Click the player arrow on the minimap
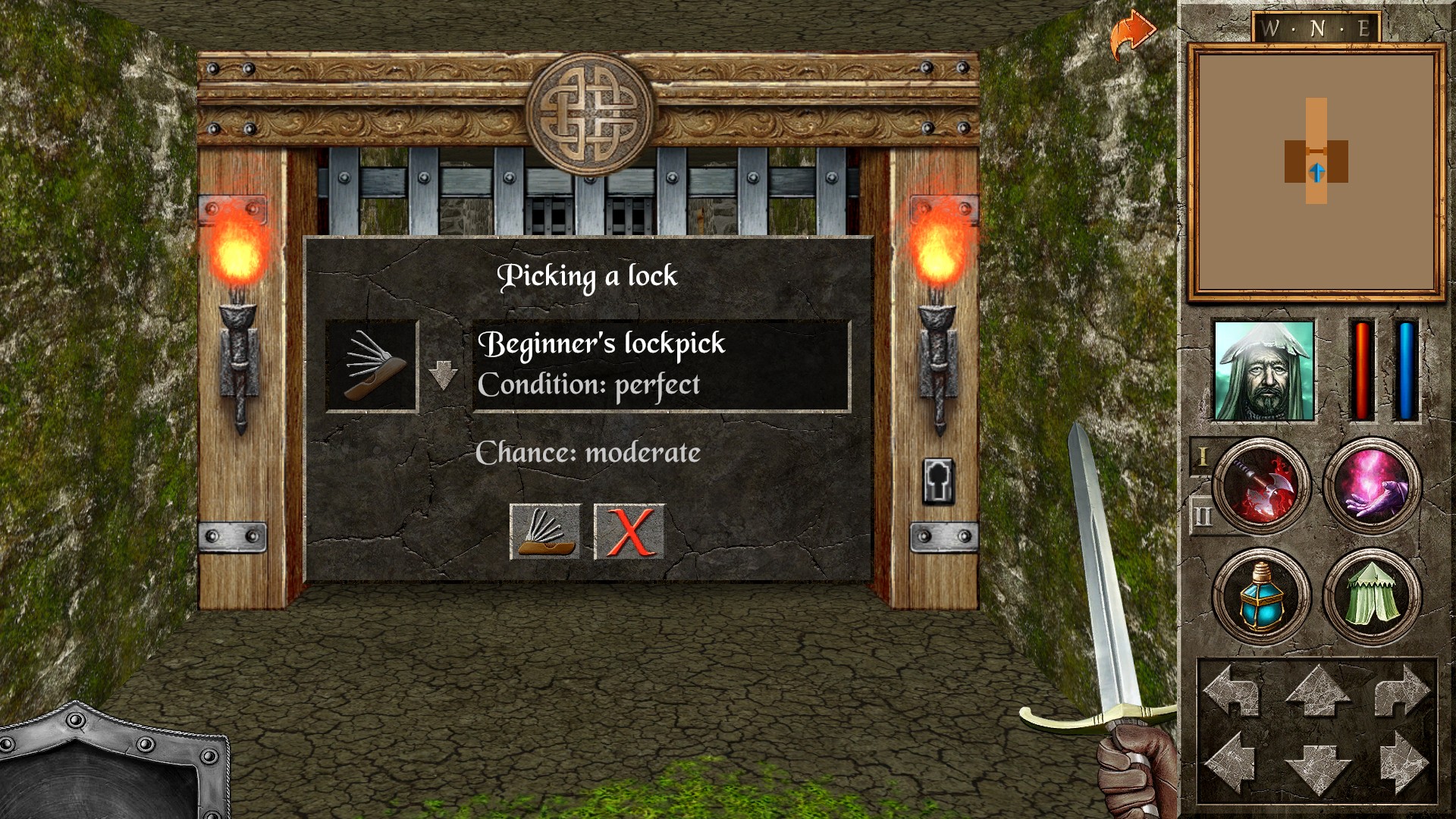The height and width of the screenshot is (819, 1456). pos(1316,173)
